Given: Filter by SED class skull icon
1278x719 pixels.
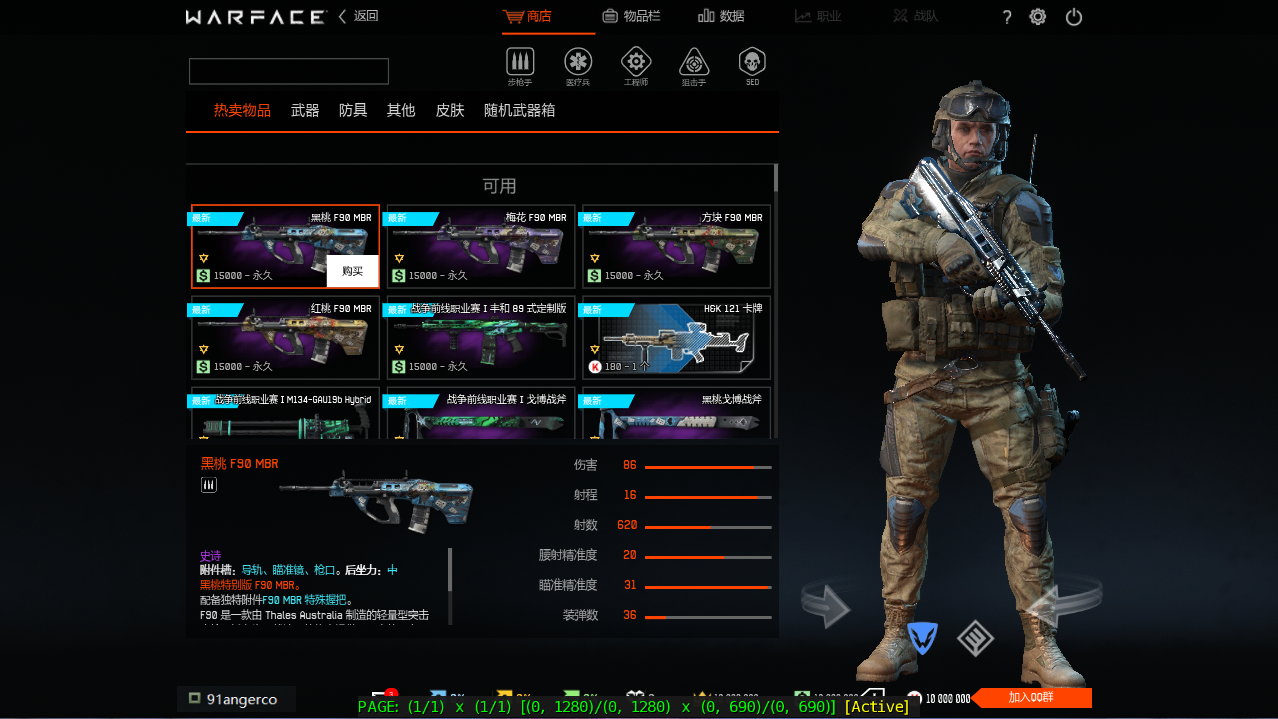Looking at the screenshot, I should [752, 63].
